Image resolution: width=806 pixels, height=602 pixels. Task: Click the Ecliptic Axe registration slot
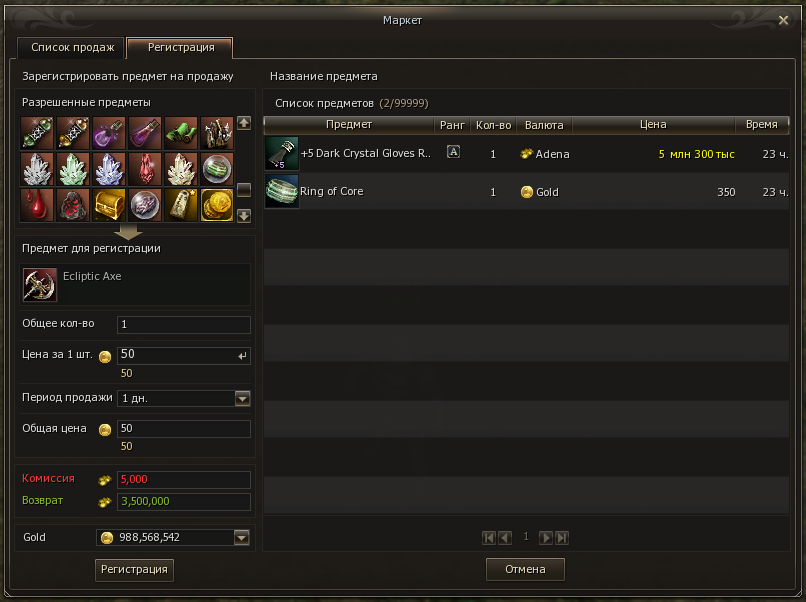40,285
